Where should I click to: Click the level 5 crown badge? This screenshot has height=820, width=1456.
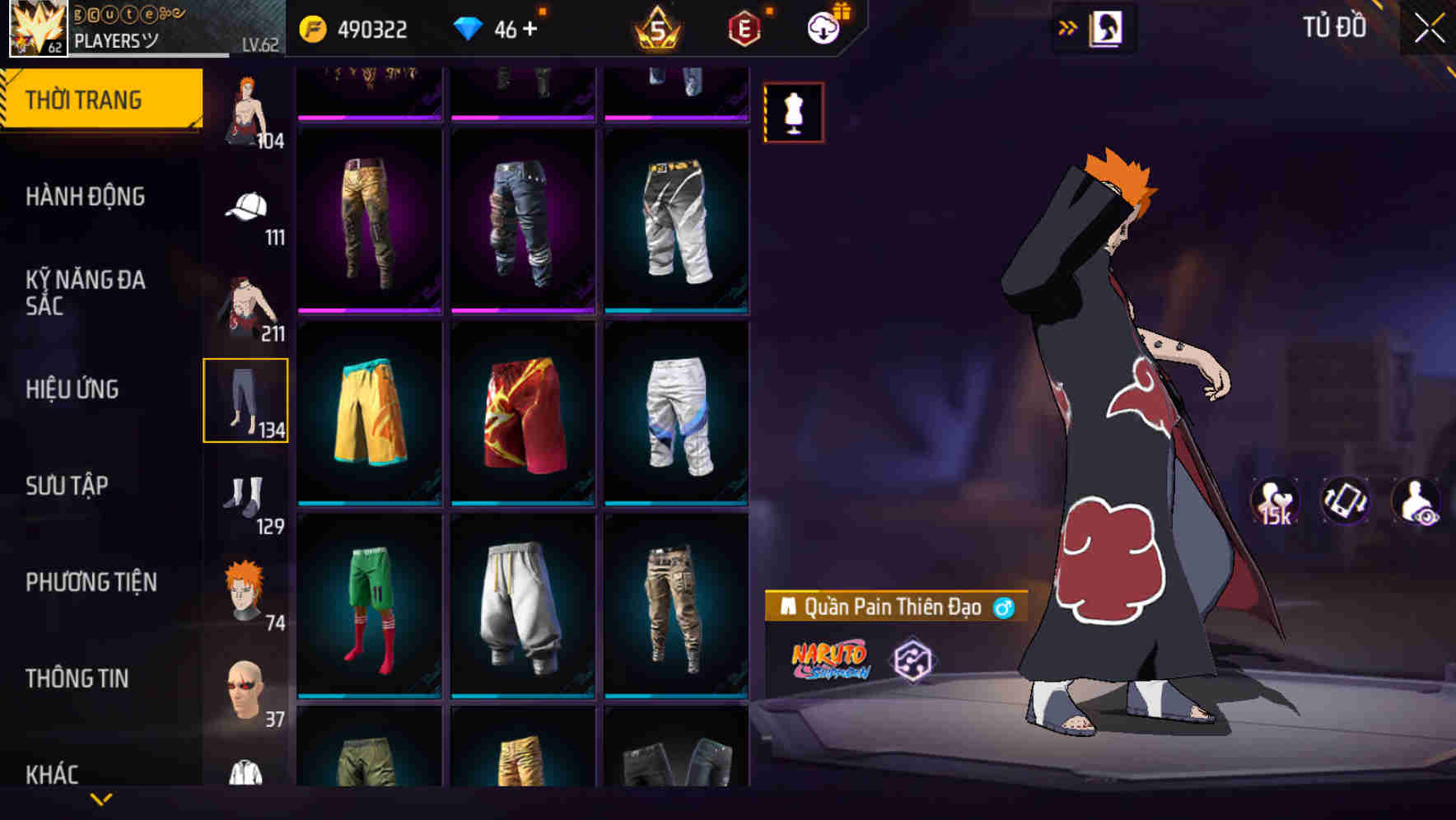(657, 30)
